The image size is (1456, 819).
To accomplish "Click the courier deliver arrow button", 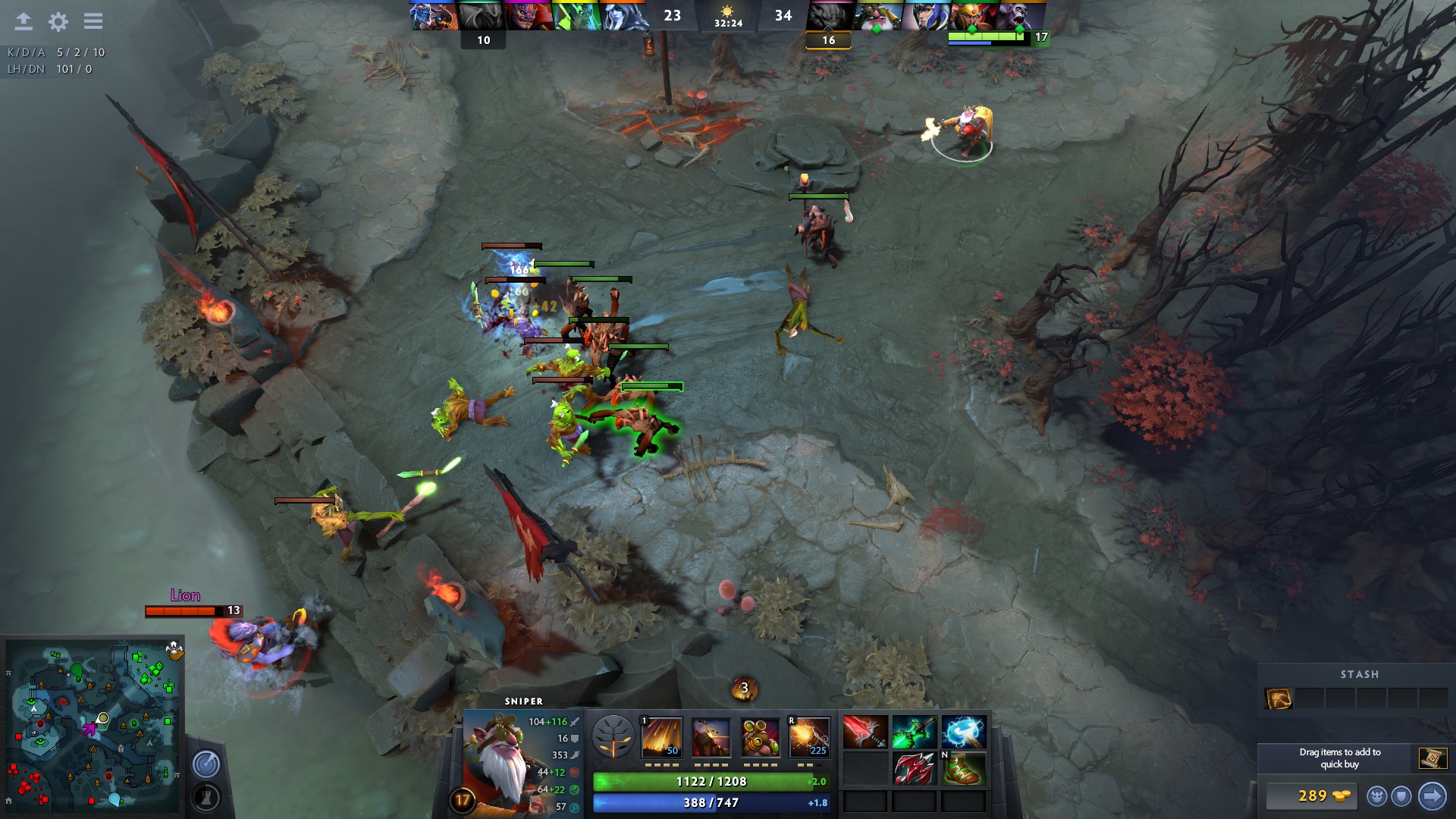I will 1432,796.
